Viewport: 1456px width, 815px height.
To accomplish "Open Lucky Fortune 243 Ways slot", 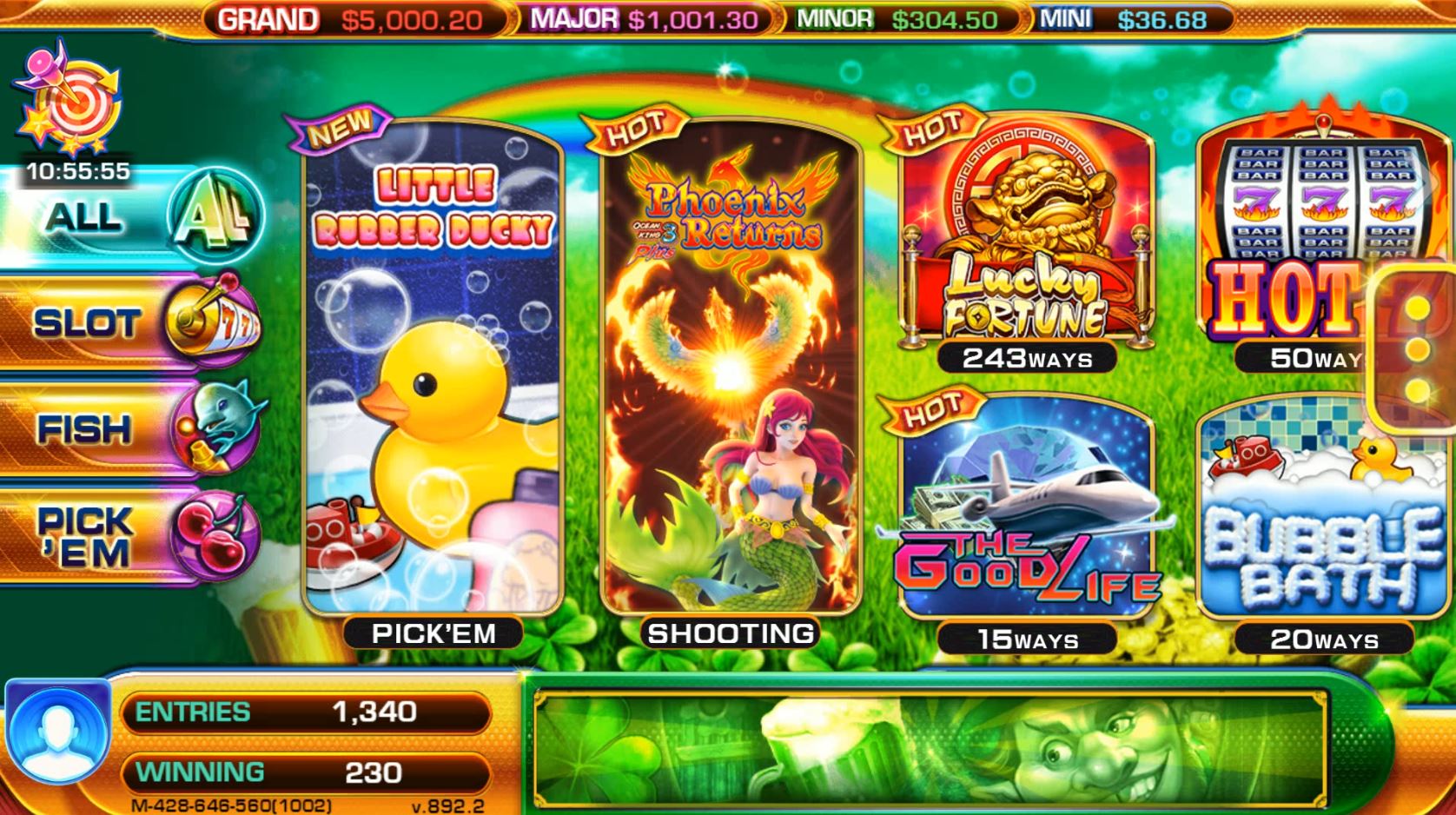I will (1025, 235).
